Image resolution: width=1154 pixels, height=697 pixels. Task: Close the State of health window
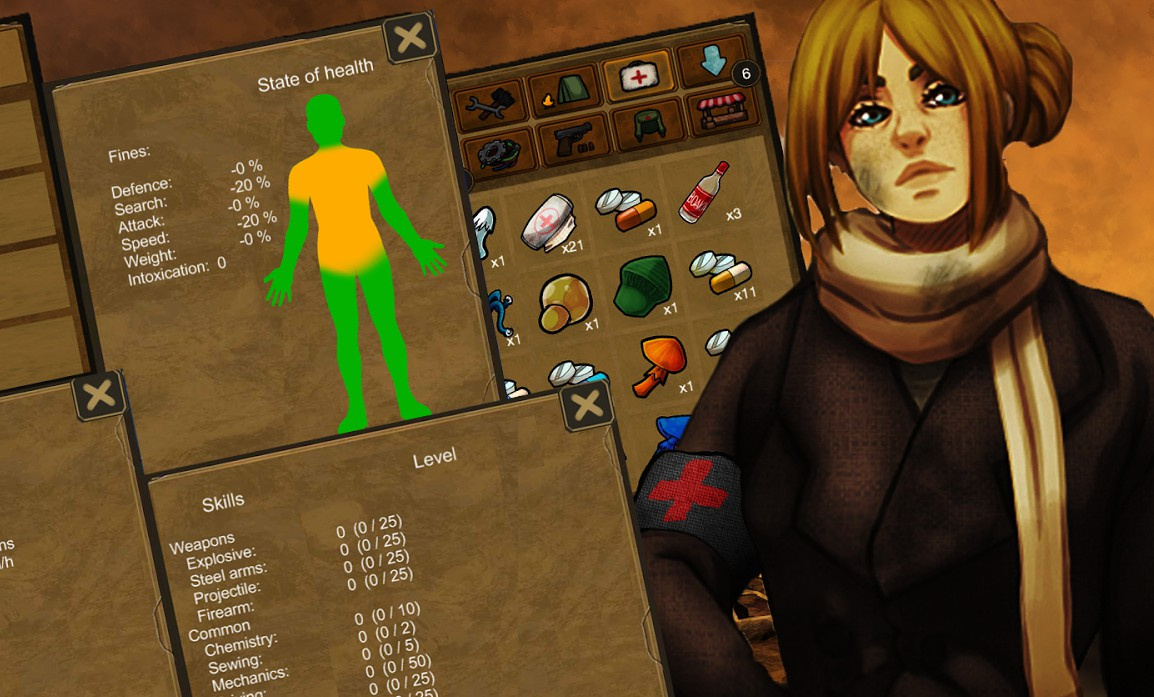pos(410,39)
